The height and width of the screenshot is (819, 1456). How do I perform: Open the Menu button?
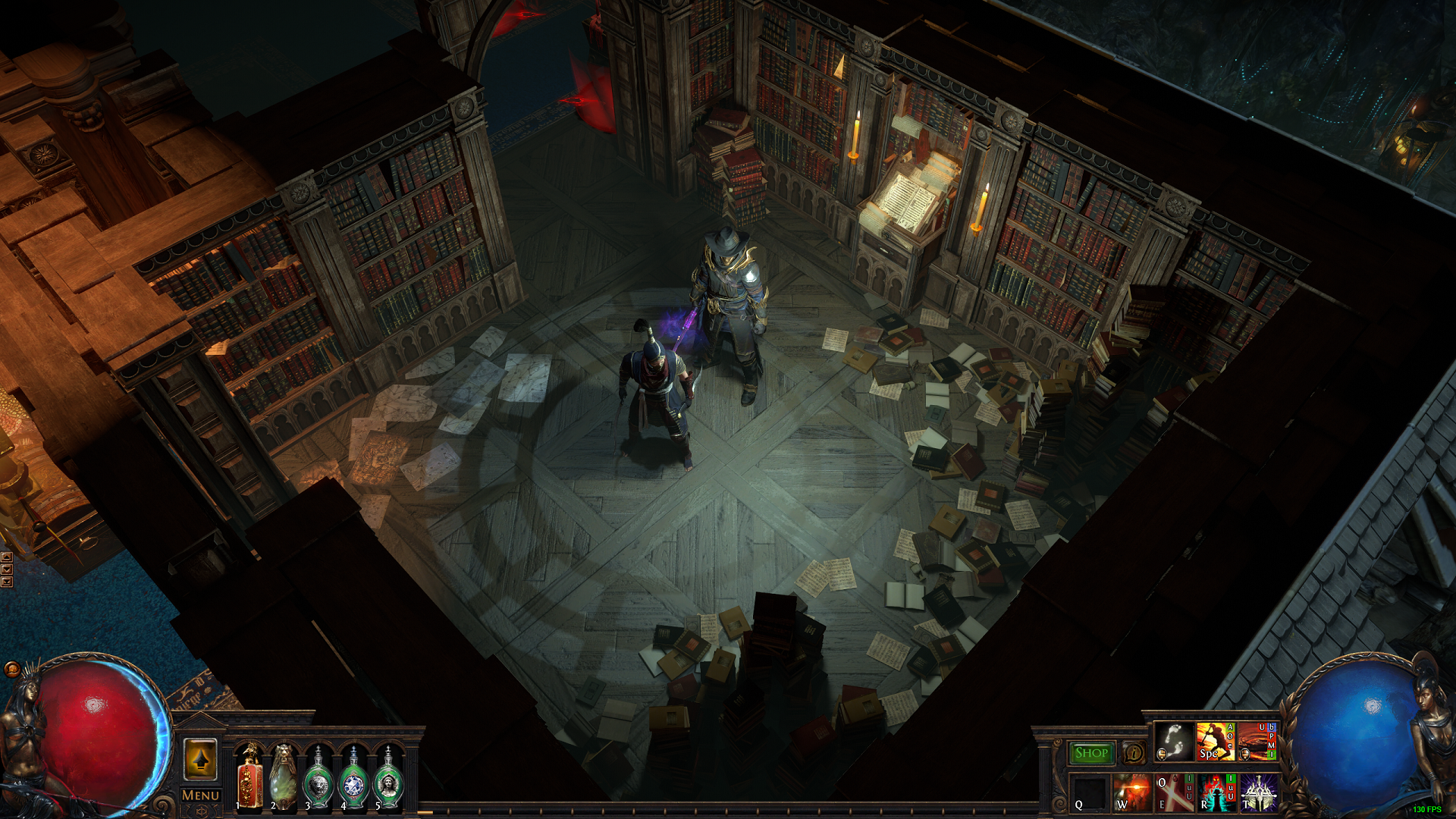coord(200,795)
